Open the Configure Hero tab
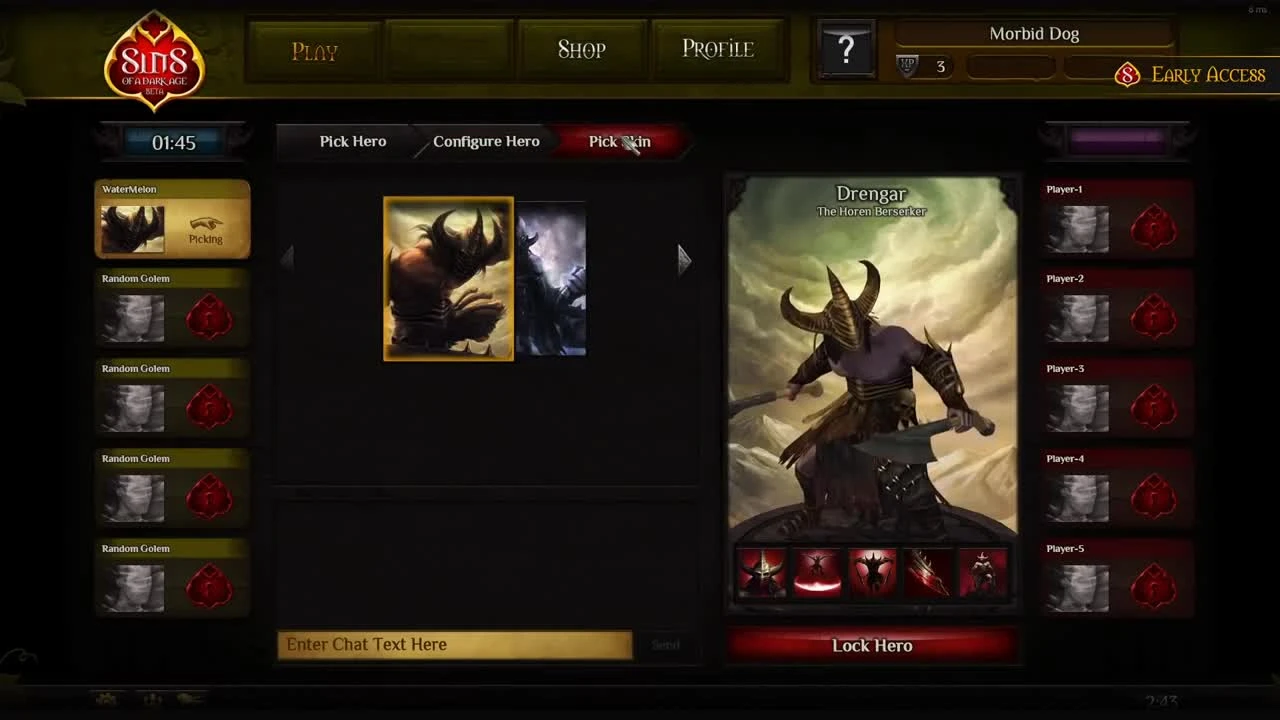The width and height of the screenshot is (1280, 720). pos(486,141)
